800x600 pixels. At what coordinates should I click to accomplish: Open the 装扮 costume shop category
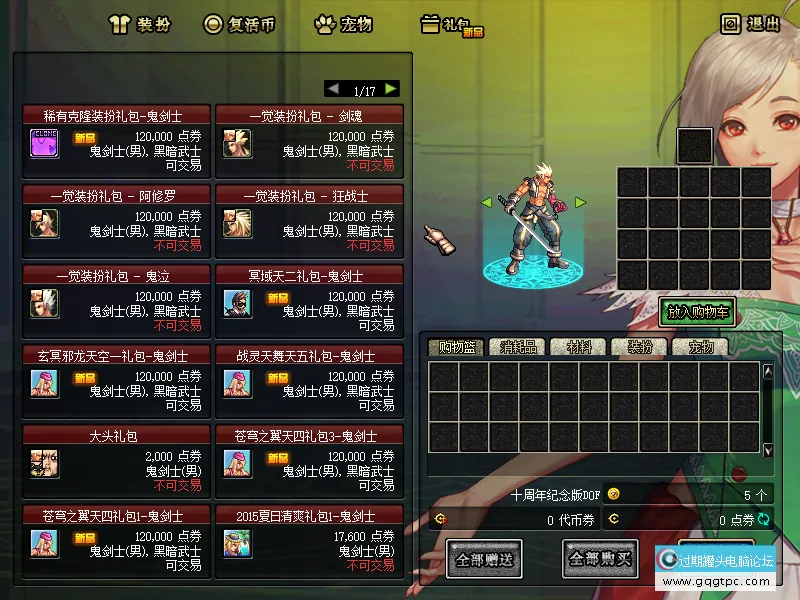(144, 24)
